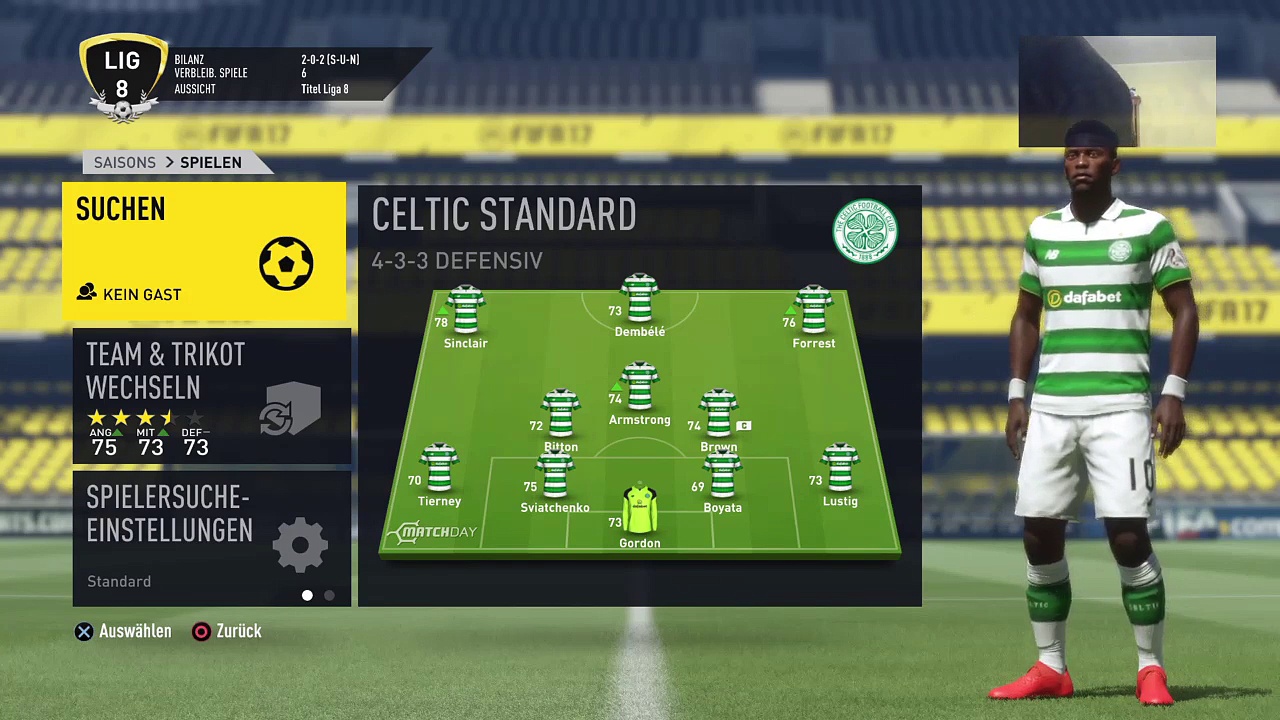
Task: Select goalkeeper Gordon
Action: tap(639, 512)
